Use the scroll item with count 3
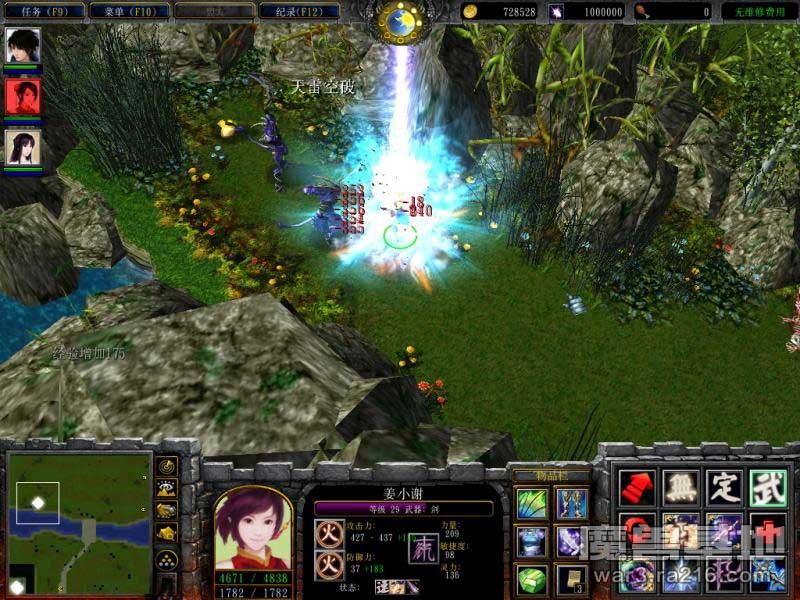 pyautogui.click(x=572, y=578)
